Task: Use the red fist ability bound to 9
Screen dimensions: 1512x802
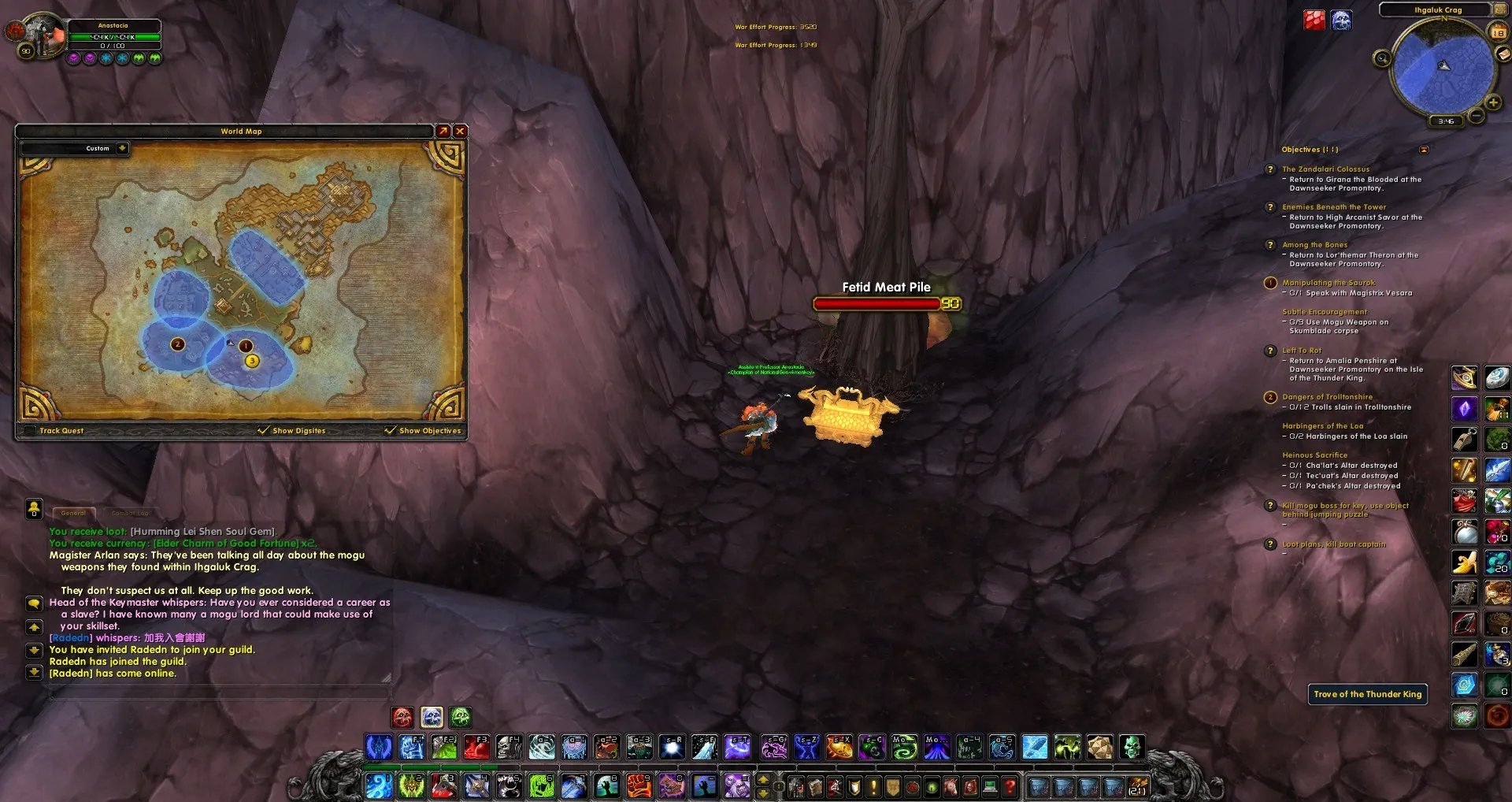Action: [x=639, y=785]
